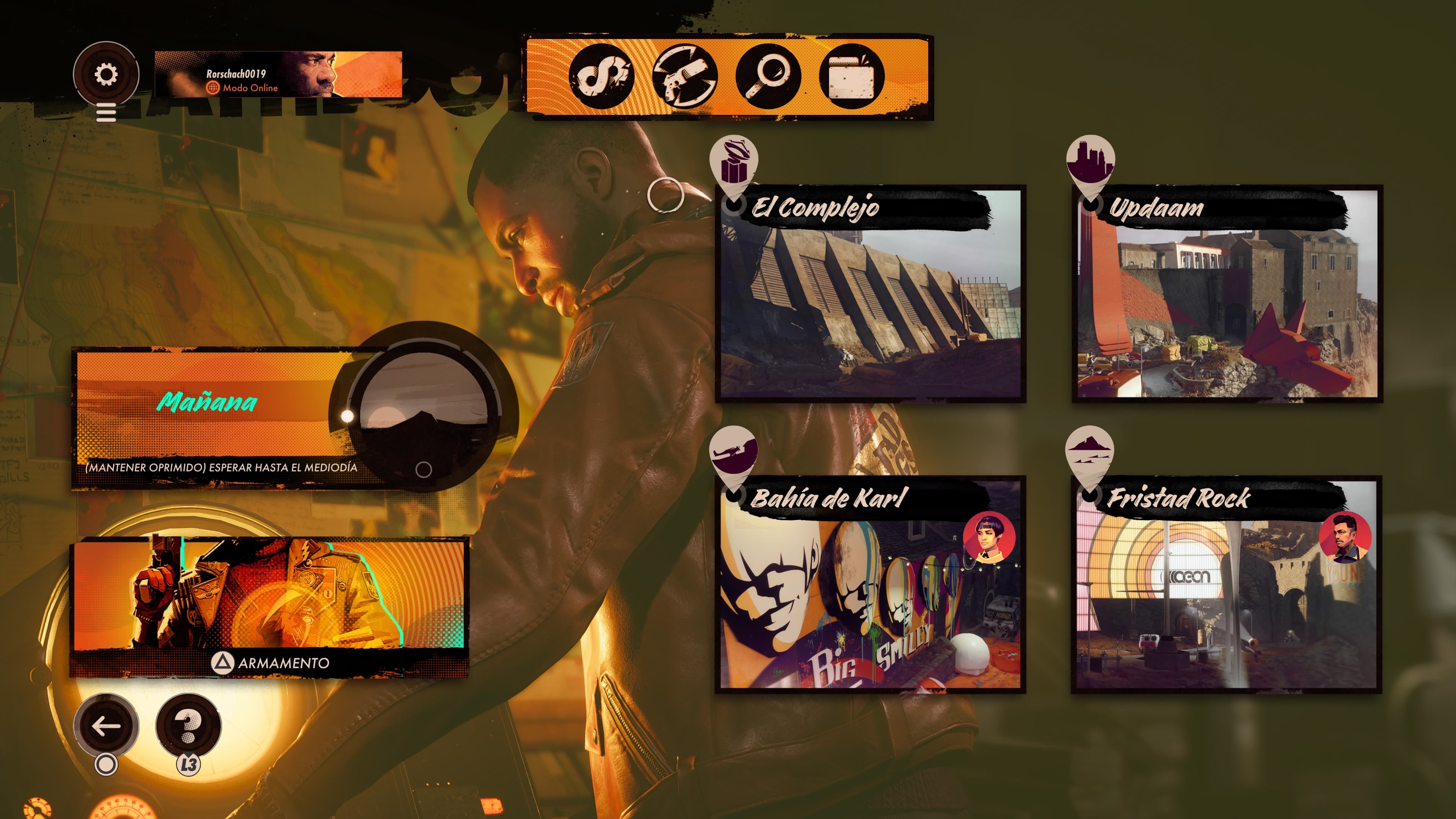Open the Armamento loadout panel

click(x=269, y=607)
